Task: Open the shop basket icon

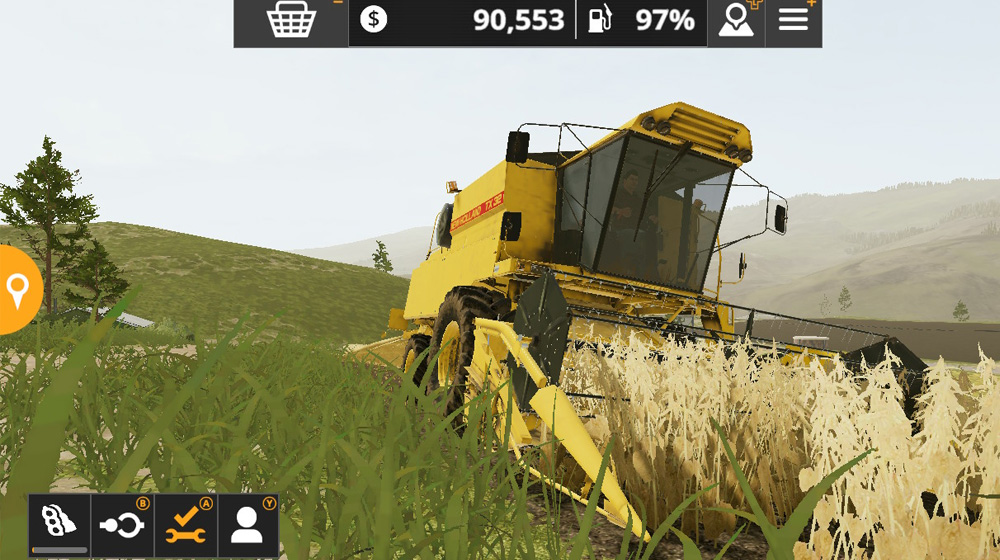Action: coord(291,21)
